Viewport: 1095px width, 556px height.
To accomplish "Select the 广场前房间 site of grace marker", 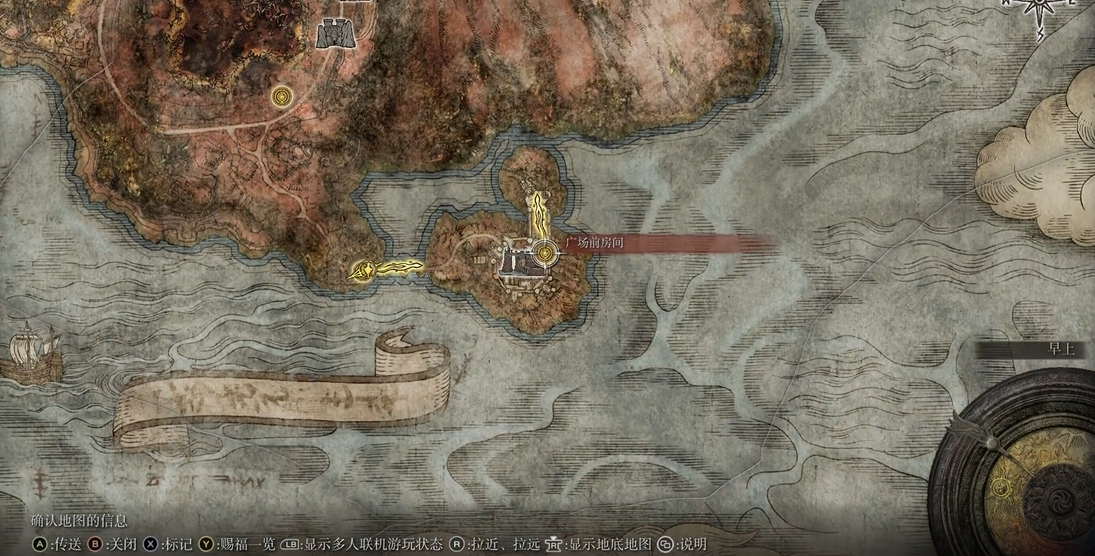I will point(544,254).
